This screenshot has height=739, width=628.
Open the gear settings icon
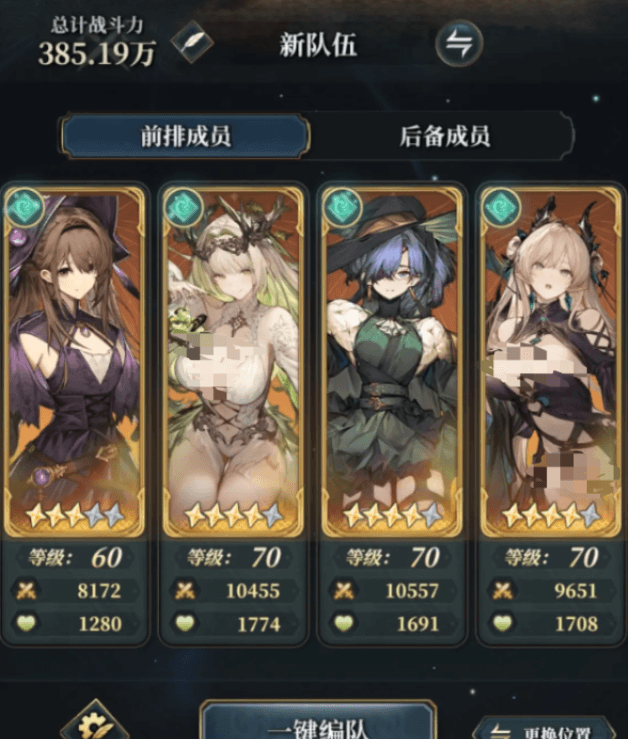pyautogui.click(x=93, y=724)
